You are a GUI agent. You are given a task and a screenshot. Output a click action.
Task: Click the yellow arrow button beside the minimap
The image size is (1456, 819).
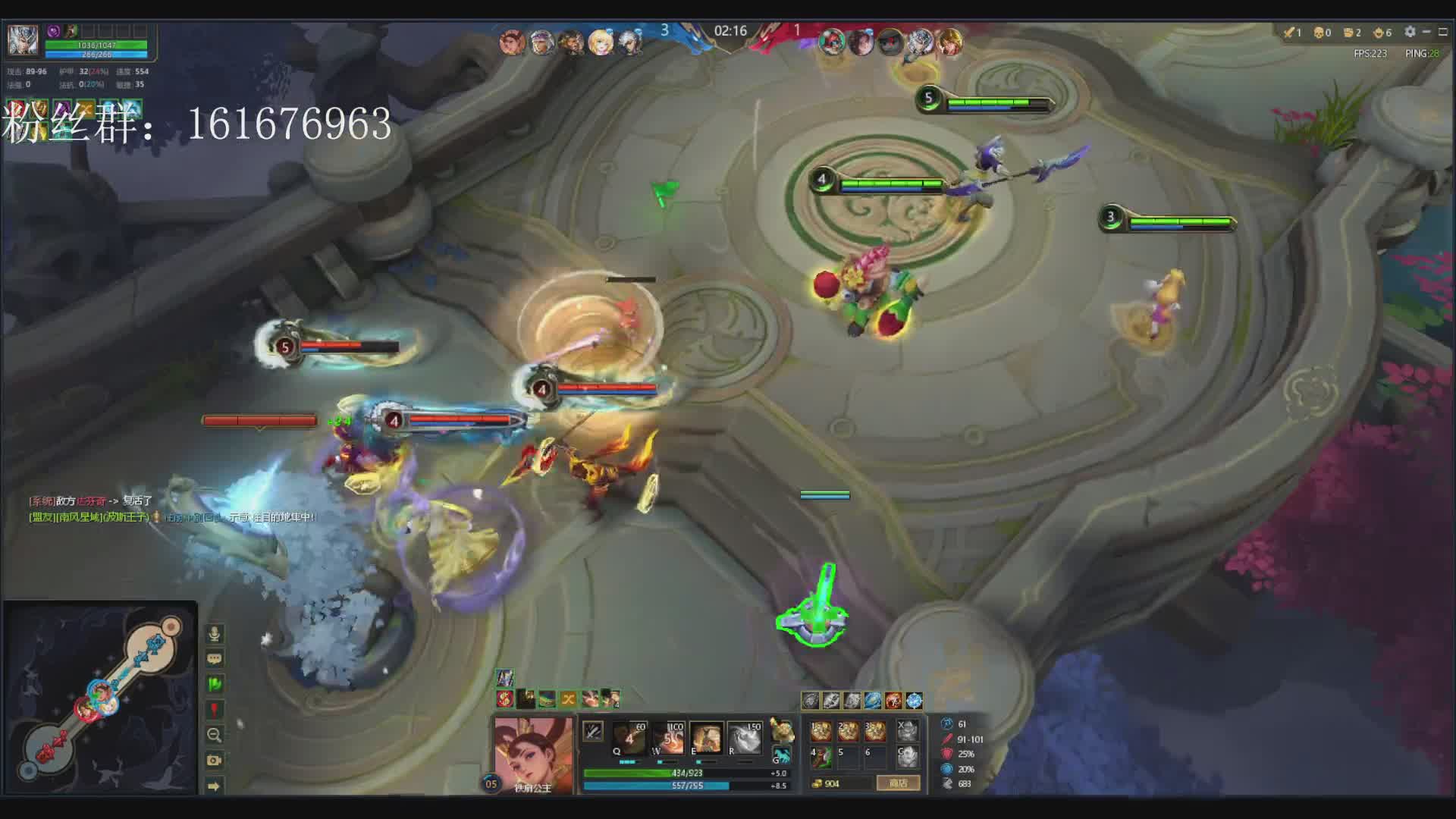(x=215, y=786)
